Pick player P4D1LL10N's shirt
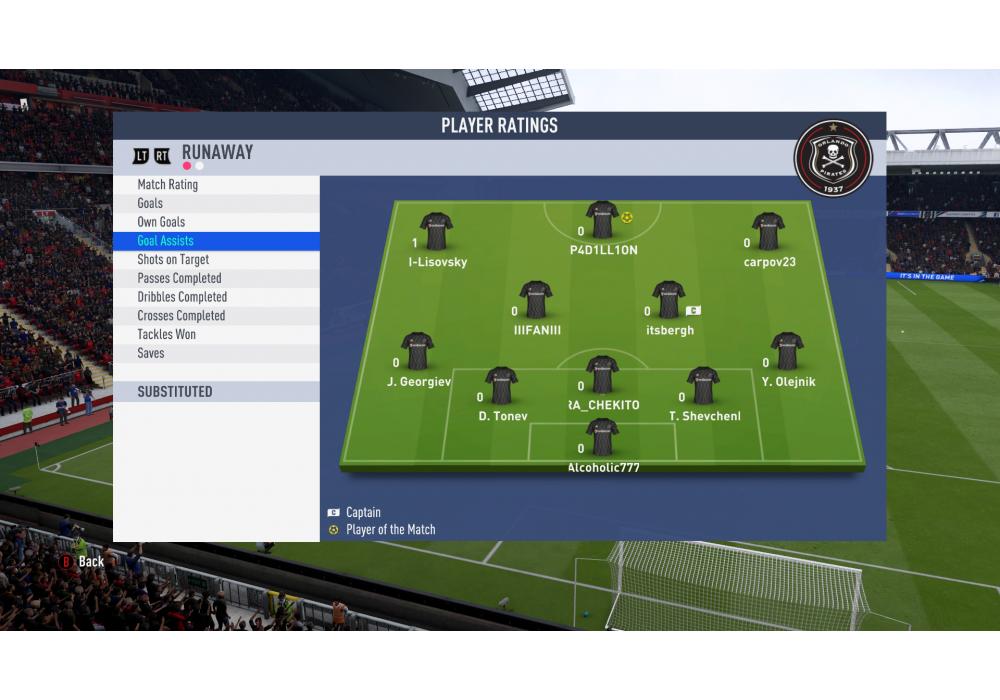The width and height of the screenshot is (1000, 700). click(x=602, y=220)
